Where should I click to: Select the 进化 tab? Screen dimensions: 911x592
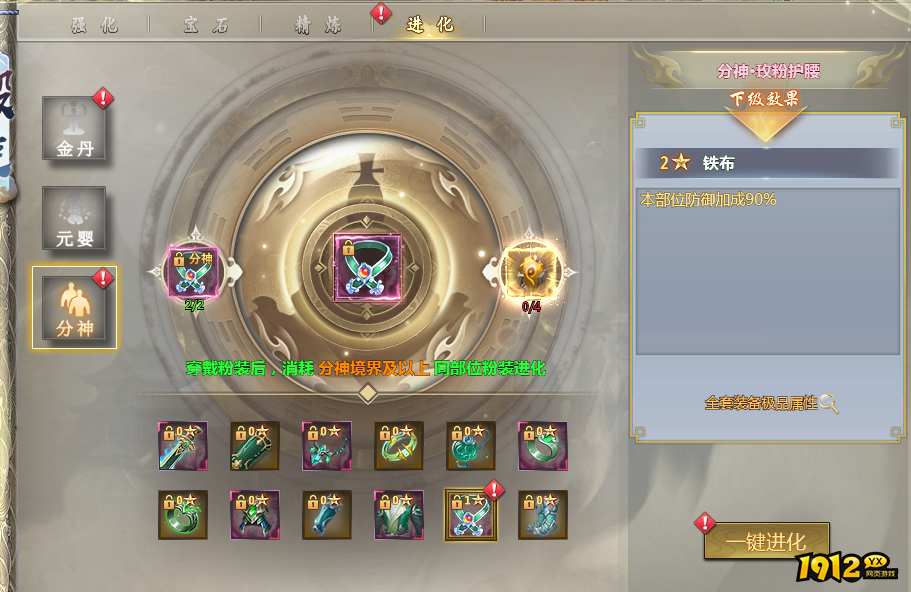pos(430,25)
